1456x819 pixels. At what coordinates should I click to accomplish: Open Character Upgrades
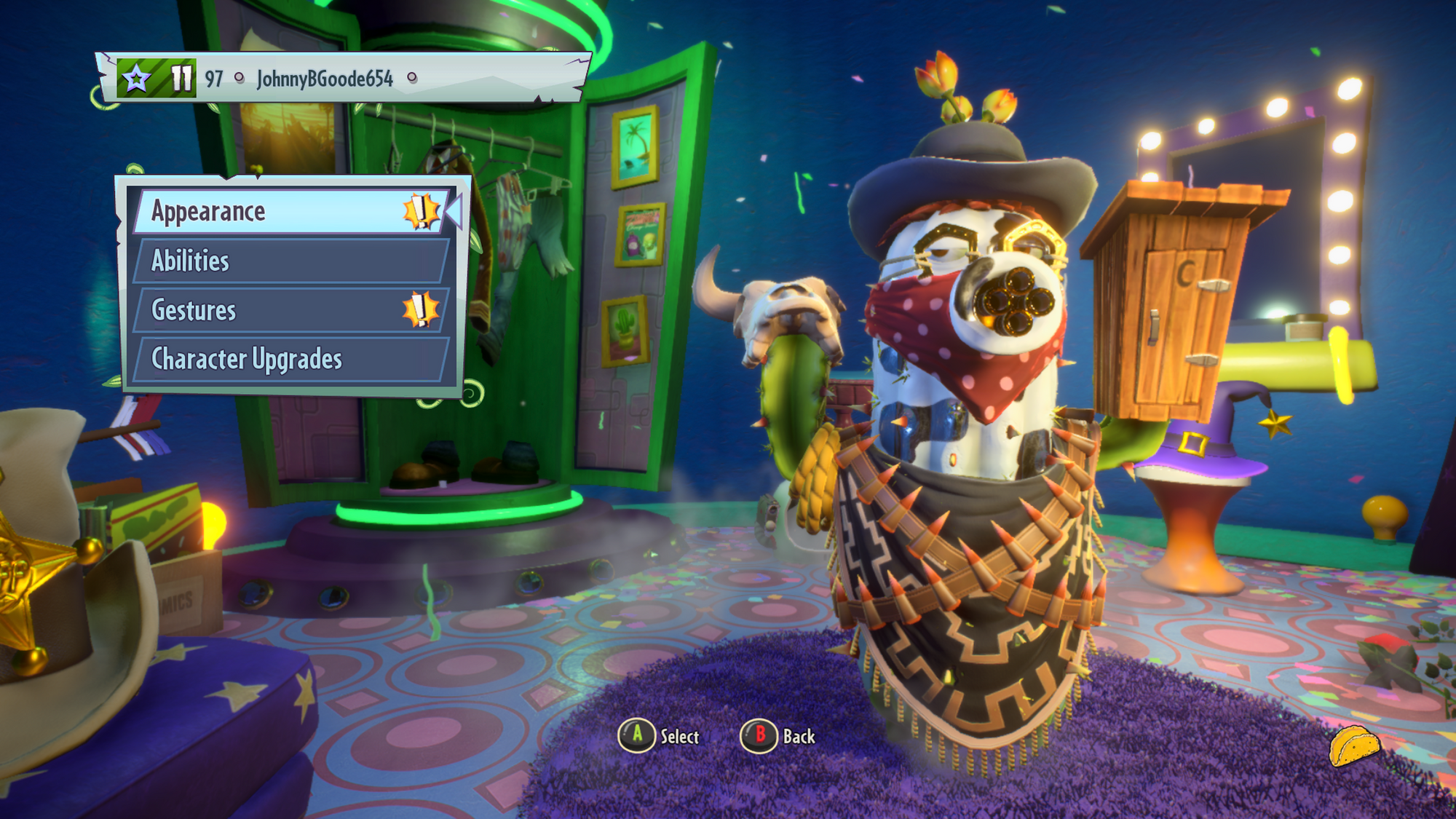pyautogui.click(x=288, y=359)
